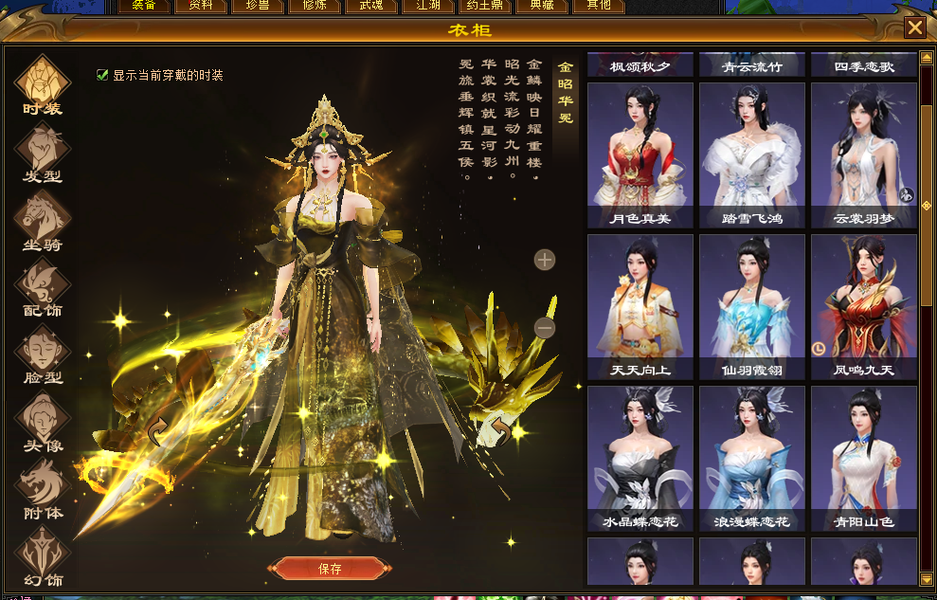Pick the 云裳羽梦 outfit thumbnail
Image resolution: width=937 pixels, height=600 pixels.
[864, 155]
